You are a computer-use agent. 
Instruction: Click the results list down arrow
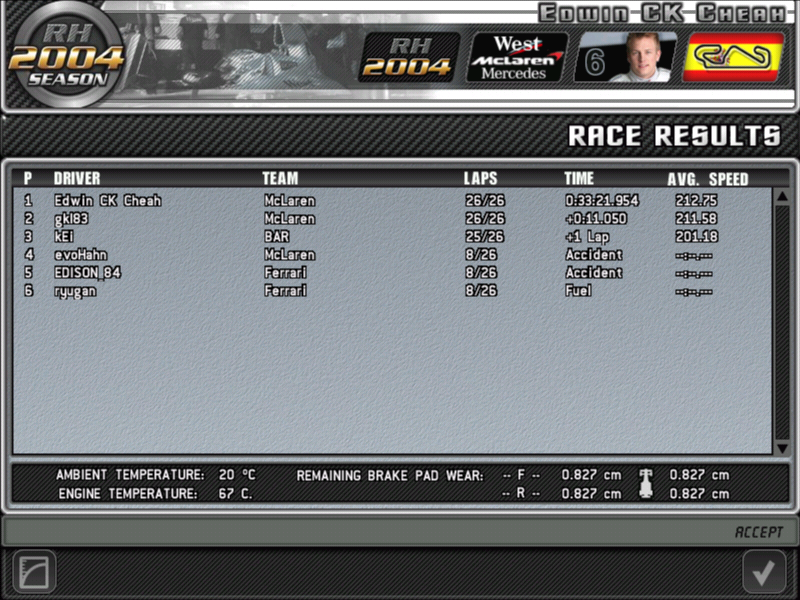[x=782, y=448]
